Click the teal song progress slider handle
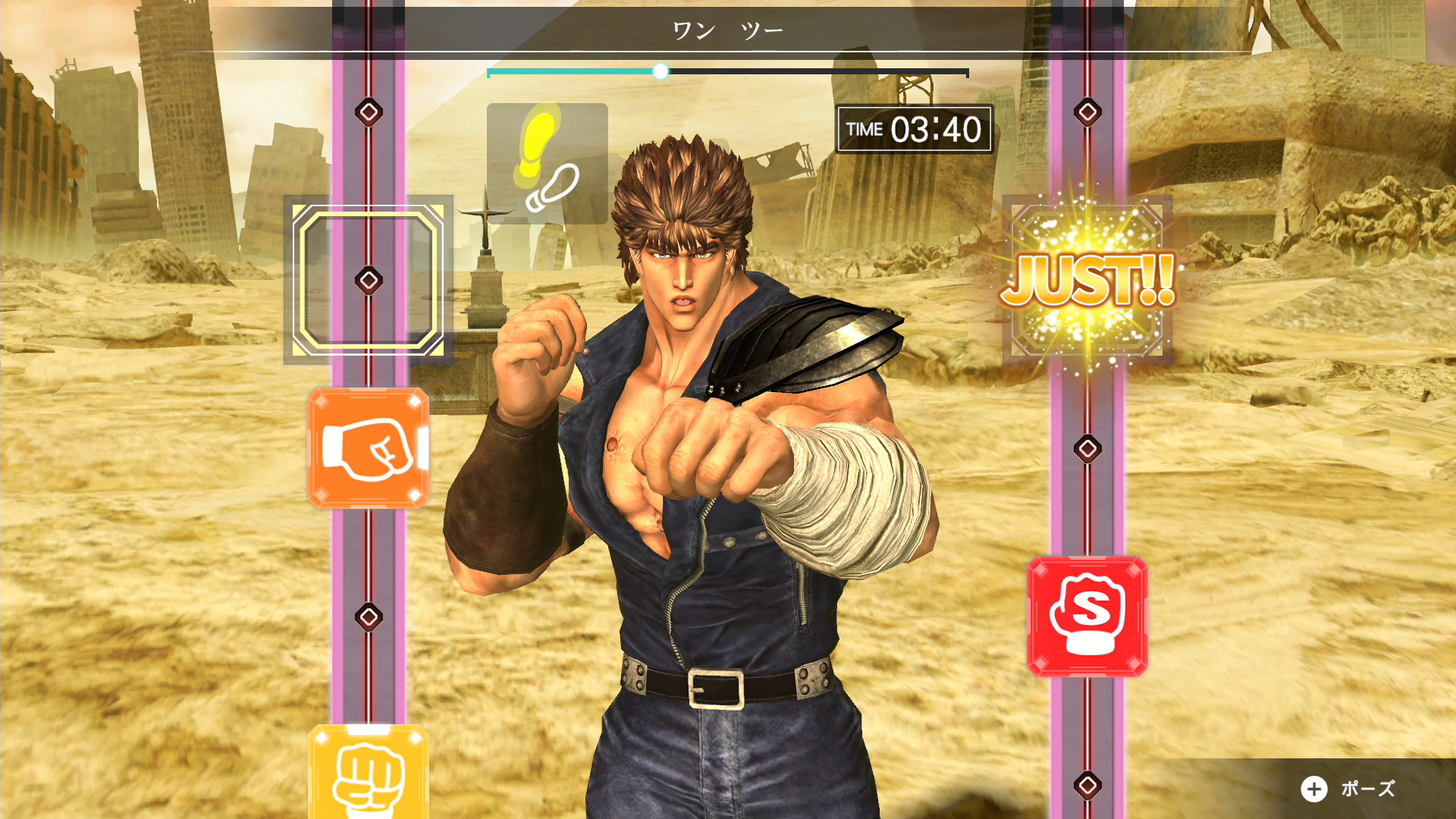1456x819 pixels. [x=661, y=71]
